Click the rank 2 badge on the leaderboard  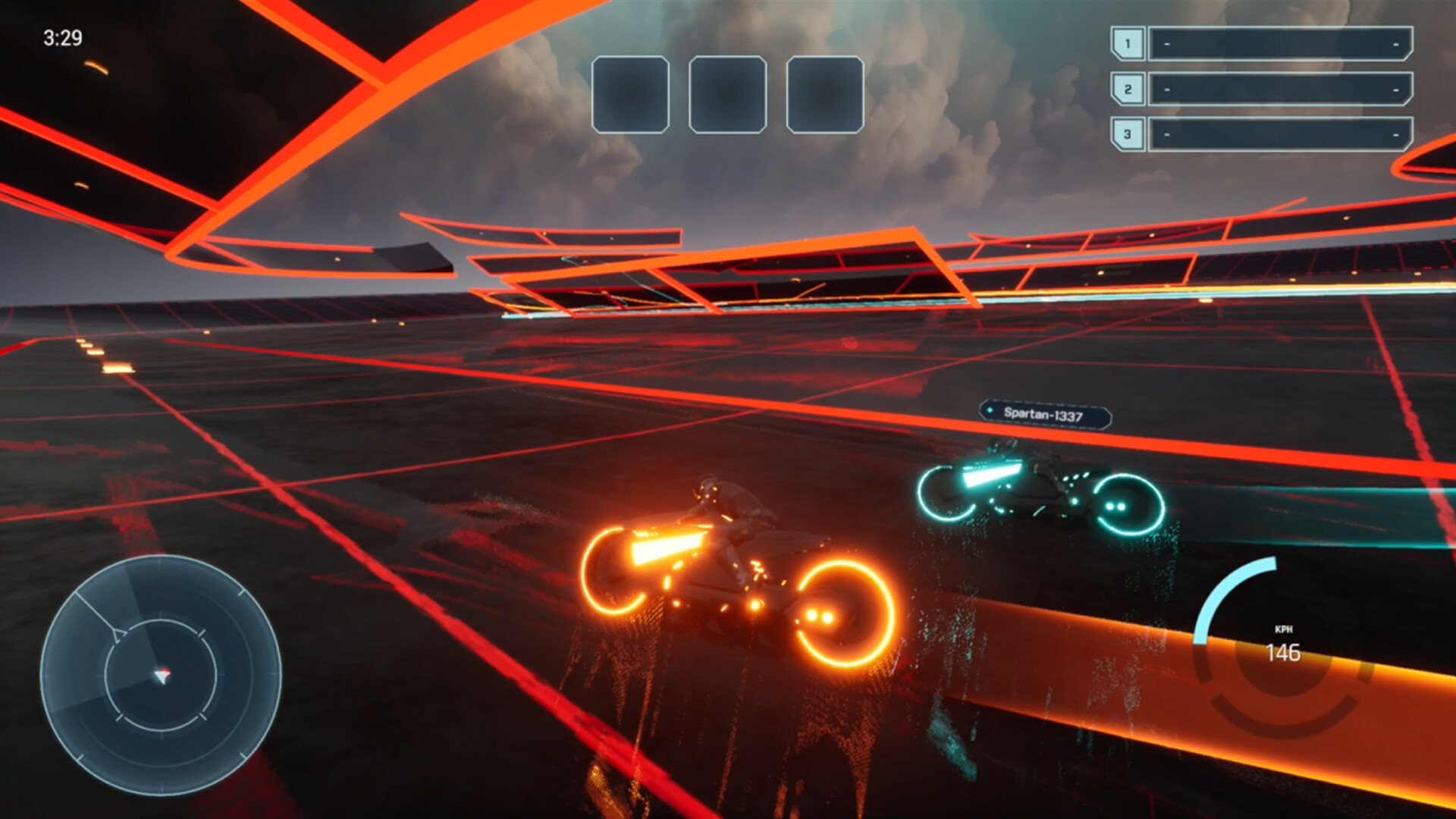pyautogui.click(x=1128, y=89)
